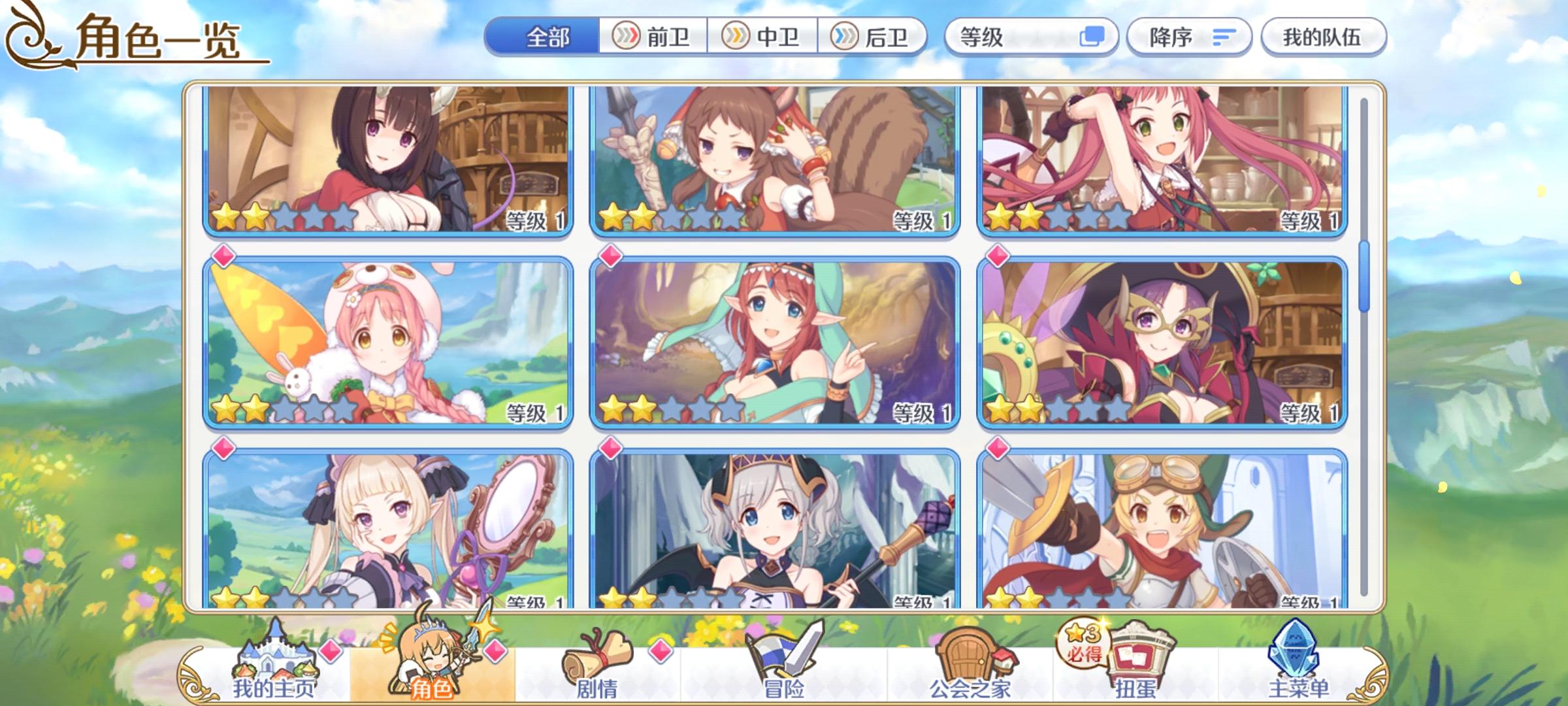Switch to the 前卫 vanguard tab
The width and height of the screenshot is (1568, 706).
point(655,38)
